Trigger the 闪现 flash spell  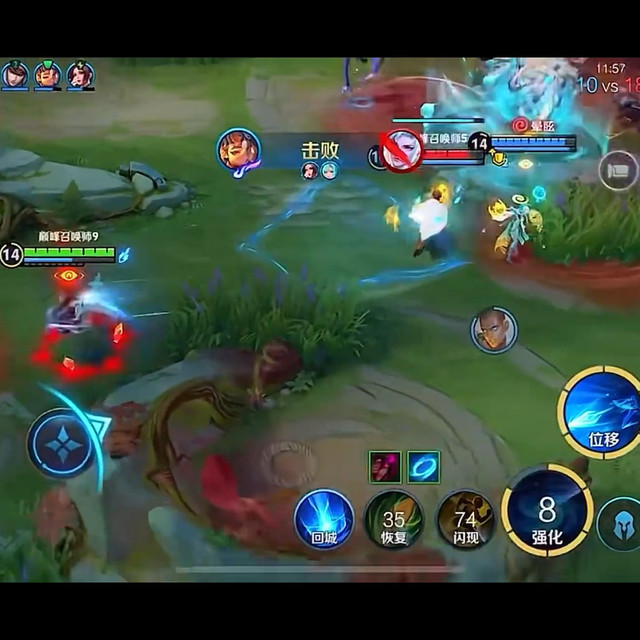pyautogui.click(x=465, y=518)
